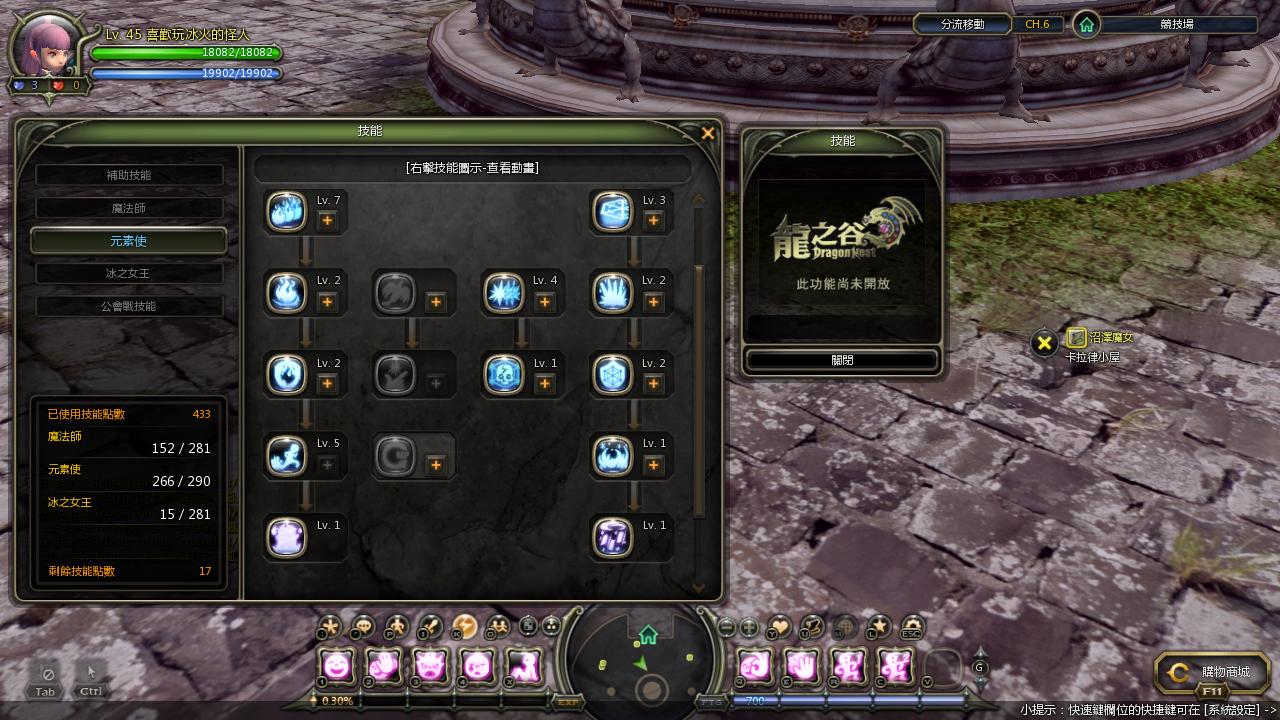
Task: Open the 分流移動 channel selector
Action: tap(962, 24)
